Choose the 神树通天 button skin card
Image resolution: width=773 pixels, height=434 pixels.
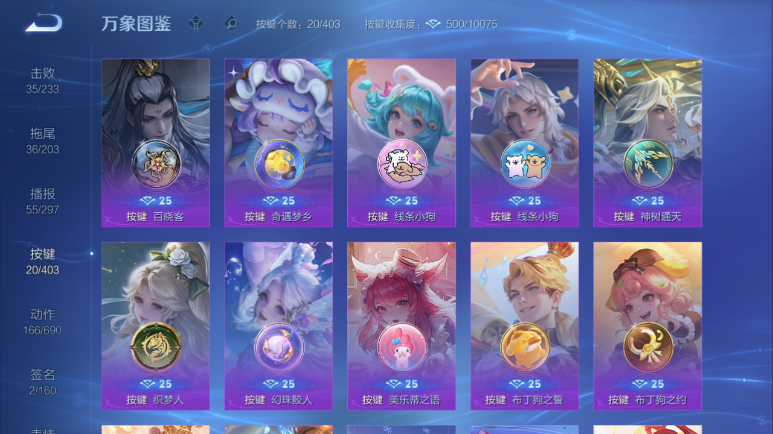click(647, 142)
